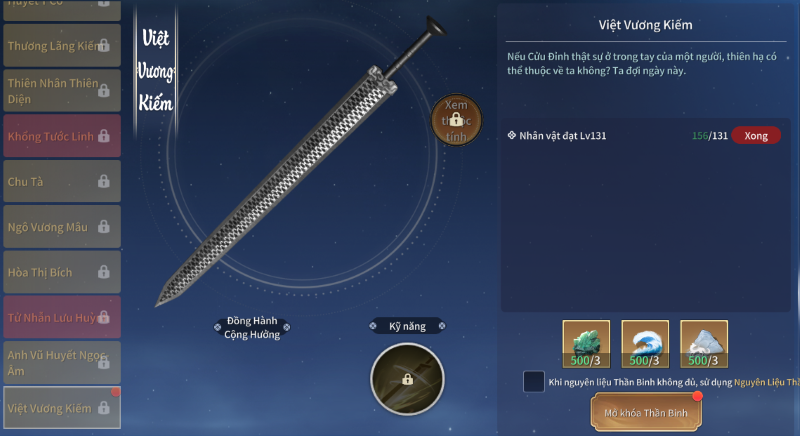Click the Xong status button
Image resolution: width=800 pixels, height=436 pixels.
coord(756,135)
